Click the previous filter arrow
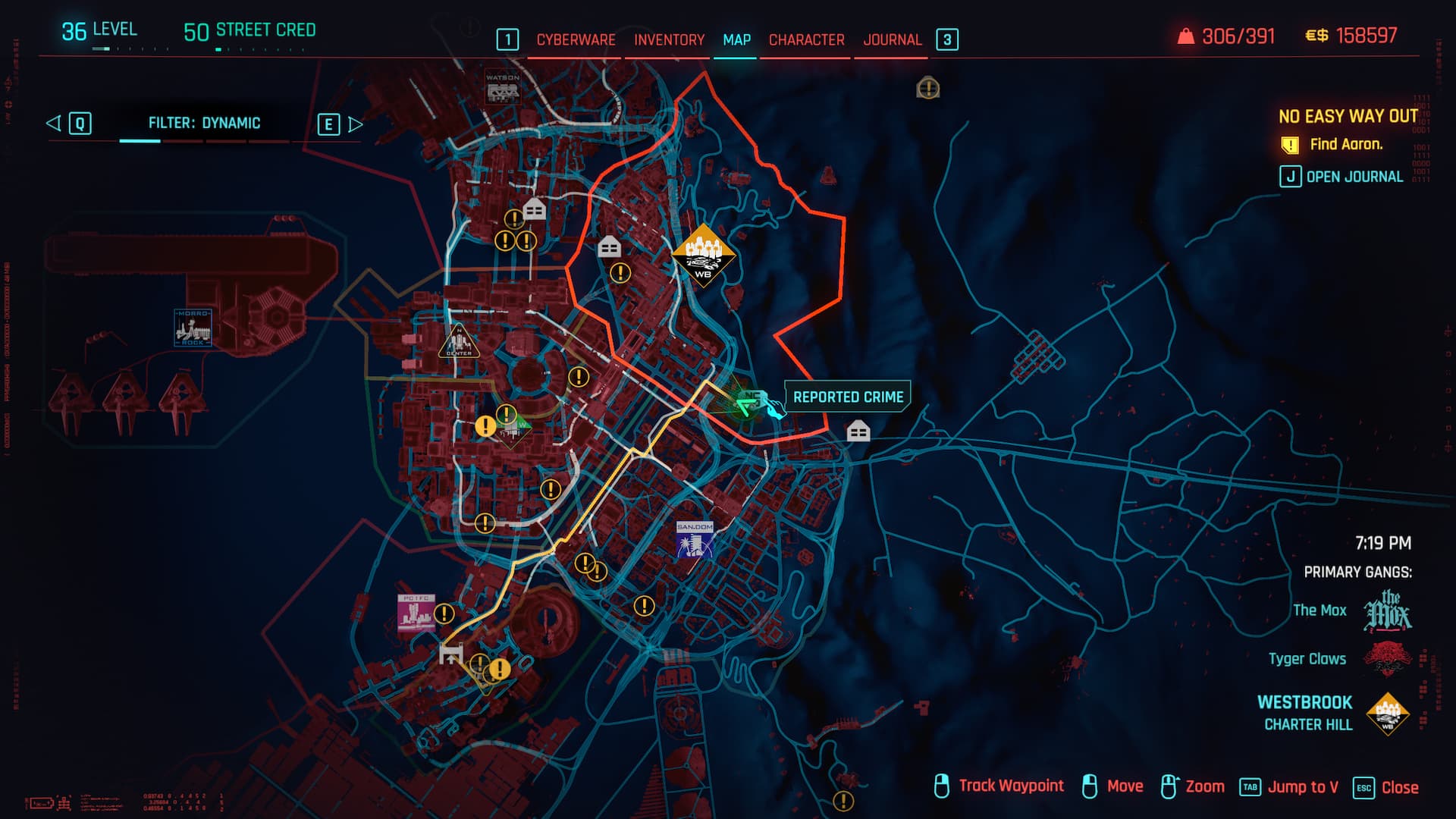 click(x=54, y=123)
